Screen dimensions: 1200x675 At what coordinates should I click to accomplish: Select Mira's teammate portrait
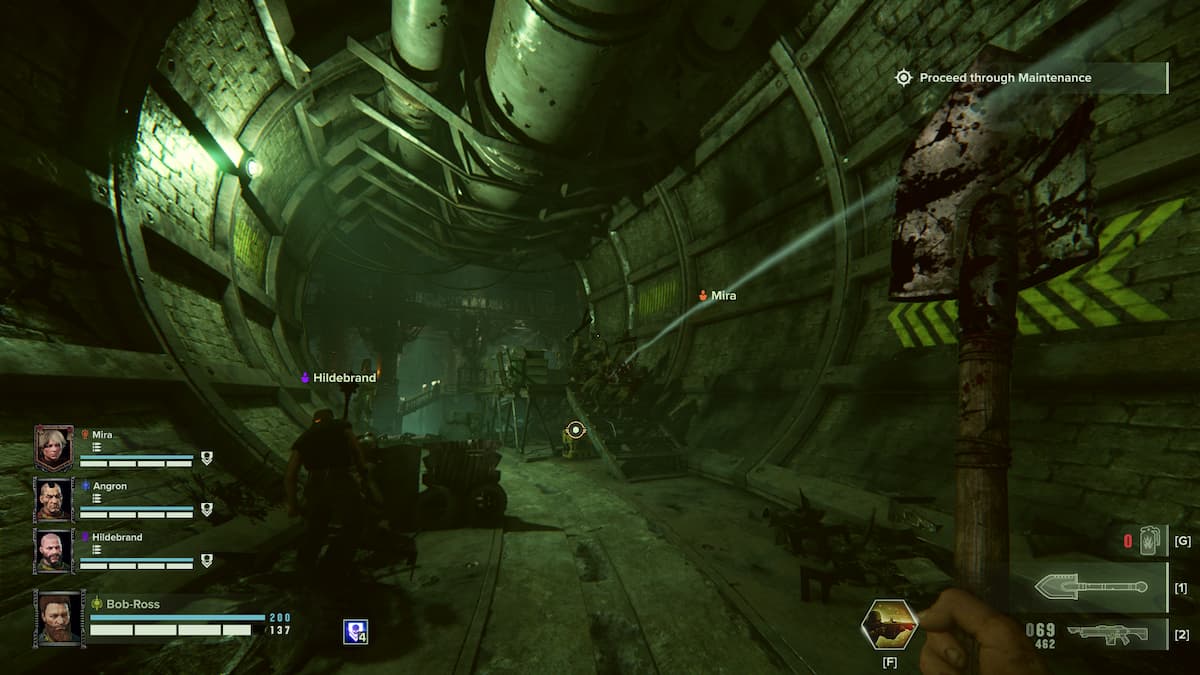point(54,447)
